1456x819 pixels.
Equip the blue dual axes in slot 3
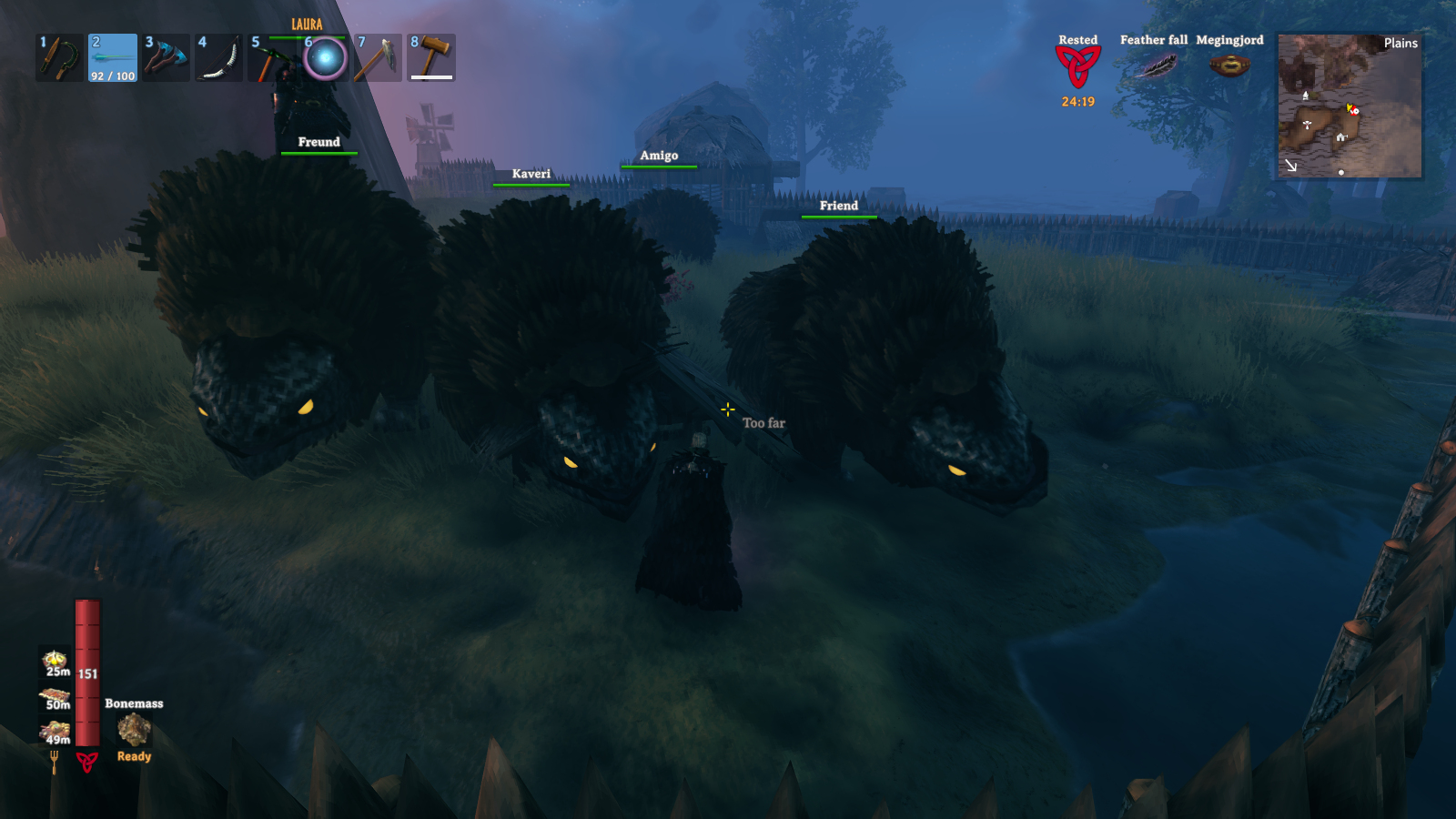tap(166, 58)
